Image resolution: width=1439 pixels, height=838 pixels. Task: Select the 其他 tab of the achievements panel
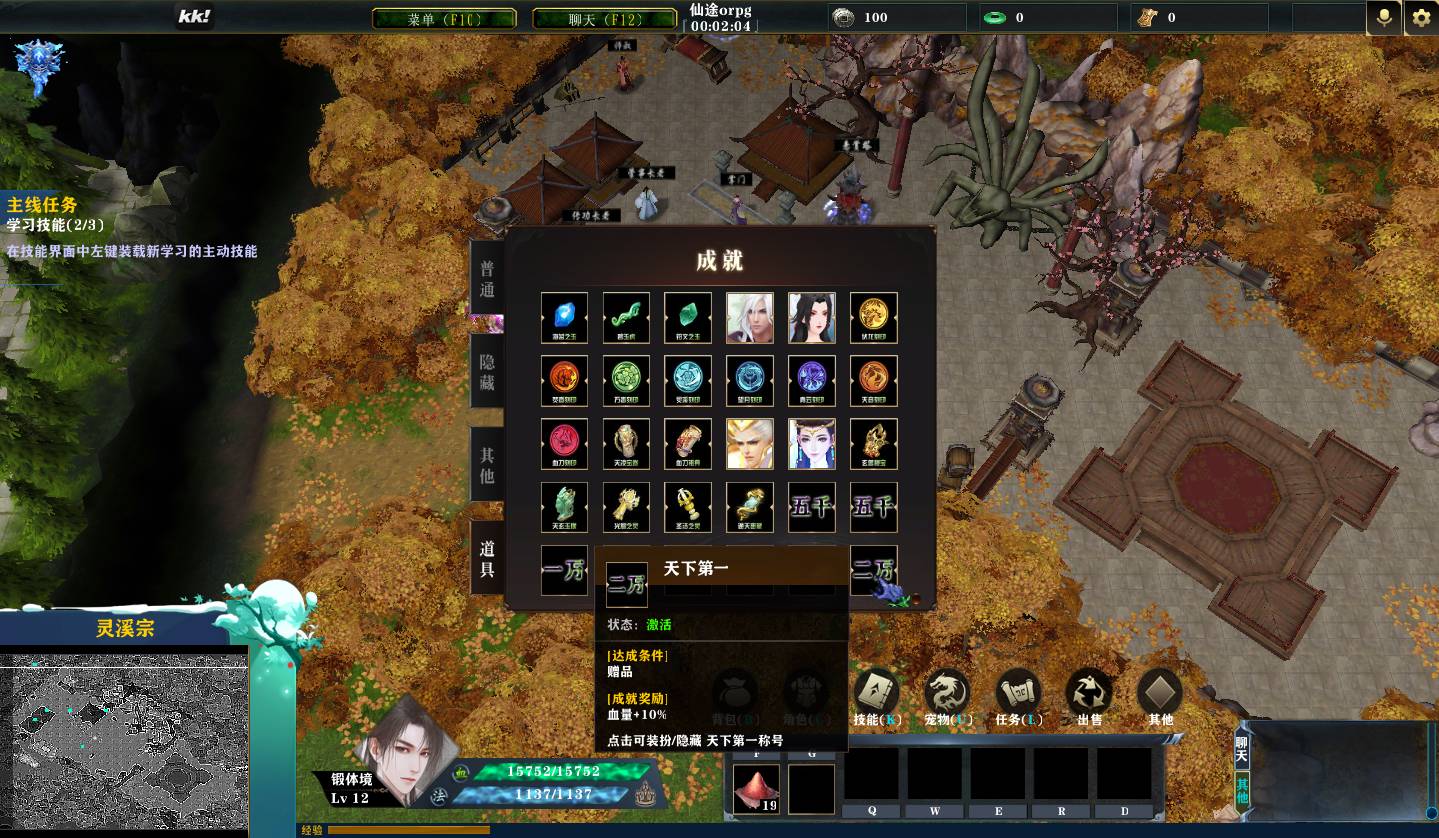(x=487, y=465)
